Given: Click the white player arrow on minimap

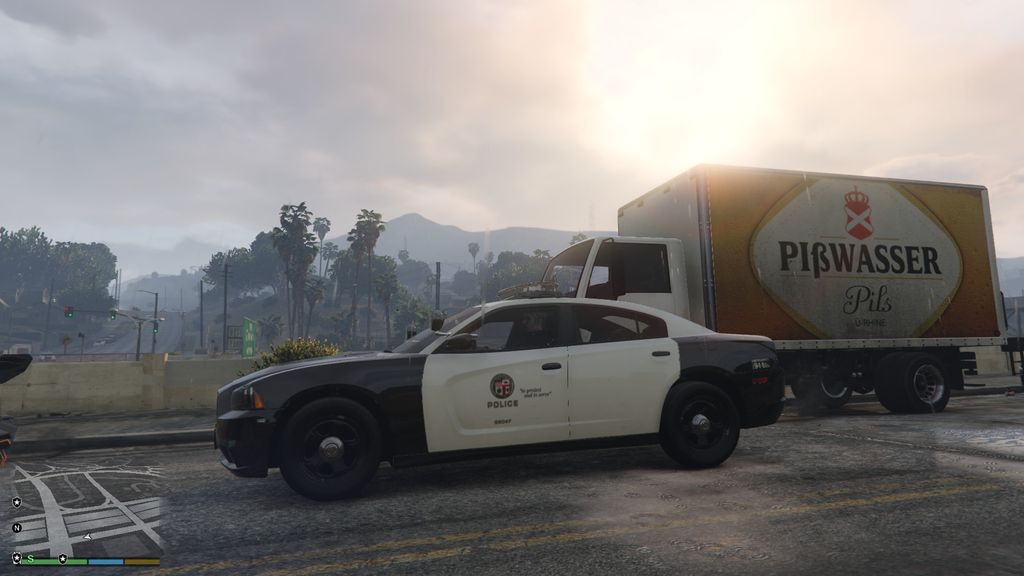Looking at the screenshot, I should click(88, 537).
